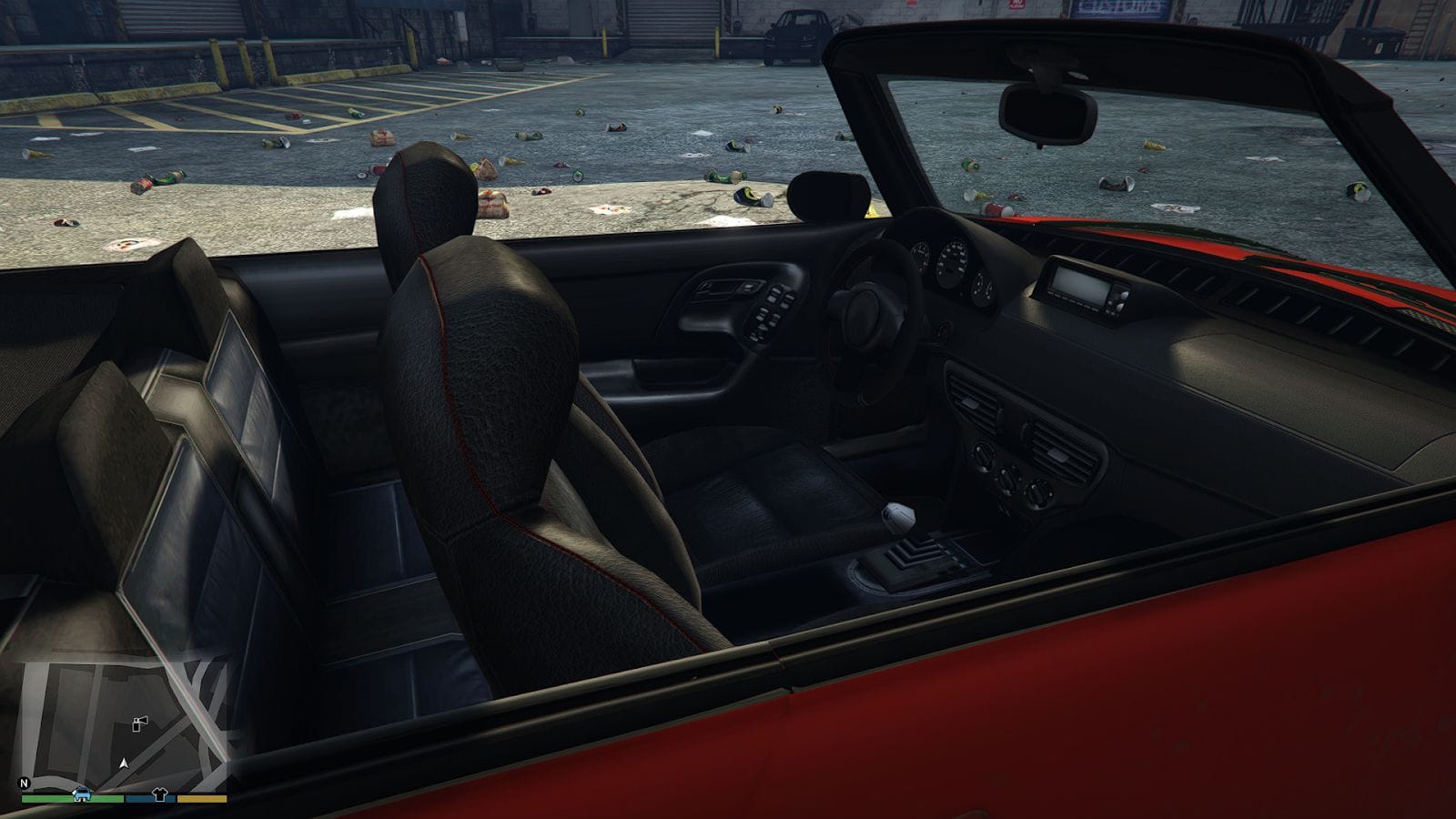Click the blue car icon on the HUD bar
Image resolution: width=1456 pixels, height=819 pixels.
click(x=82, y=794)
